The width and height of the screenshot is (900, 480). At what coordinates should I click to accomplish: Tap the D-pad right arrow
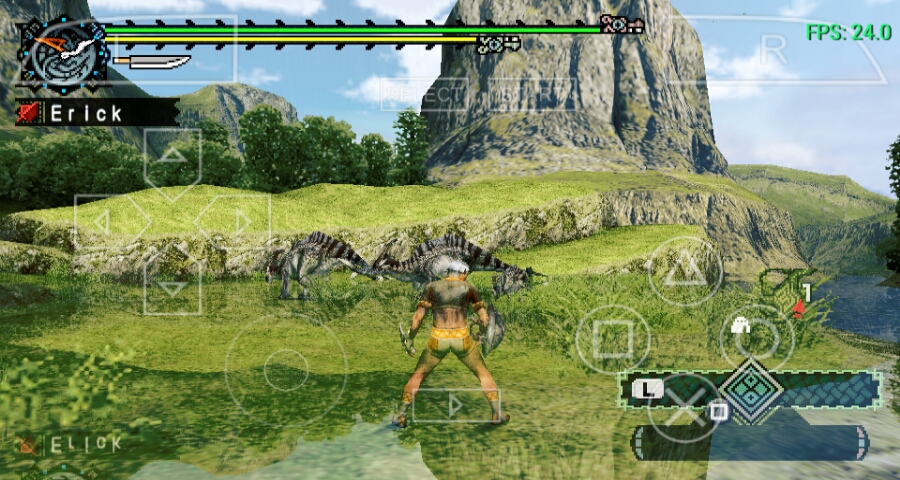pos(238,222)
